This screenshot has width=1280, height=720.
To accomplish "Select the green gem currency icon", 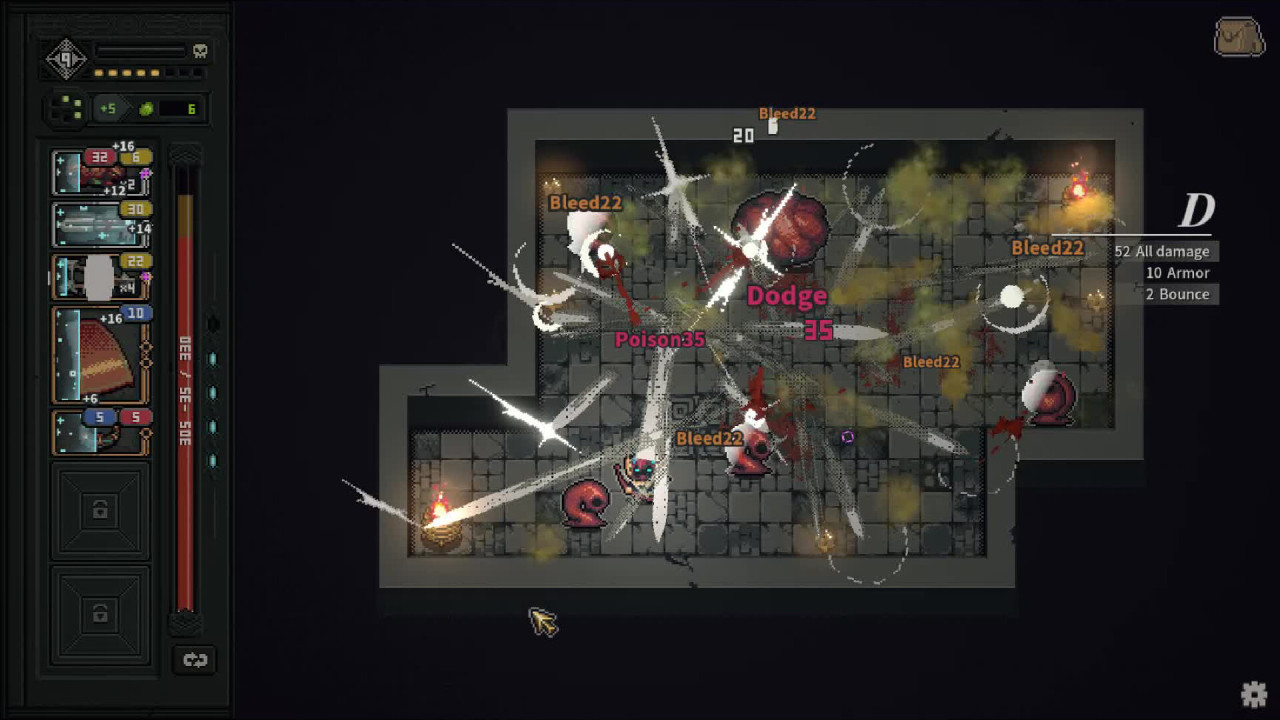I will (146, 108).
